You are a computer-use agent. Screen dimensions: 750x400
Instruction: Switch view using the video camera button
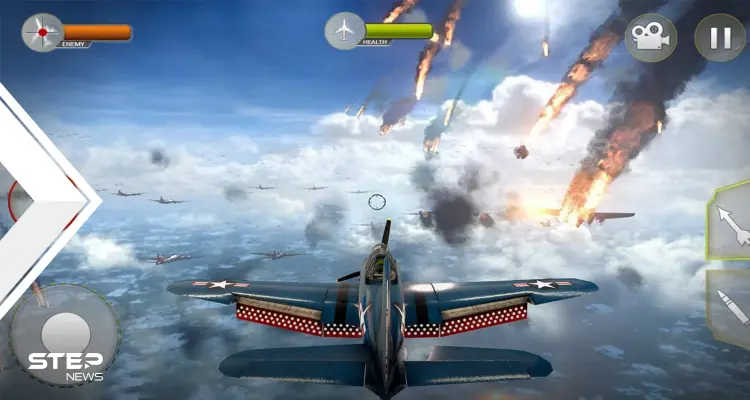650,38
